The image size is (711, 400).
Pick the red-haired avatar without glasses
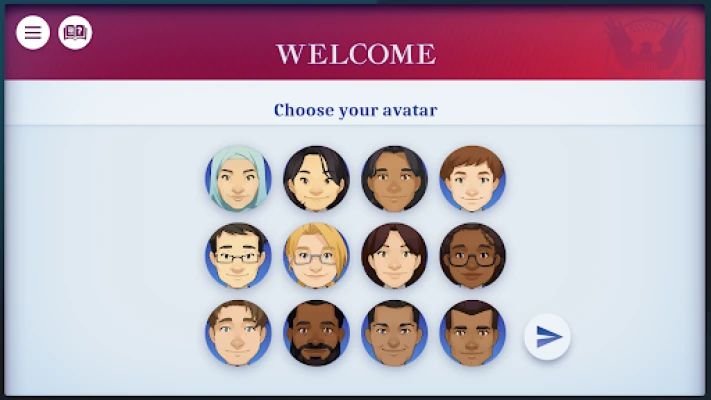(472, 179)
